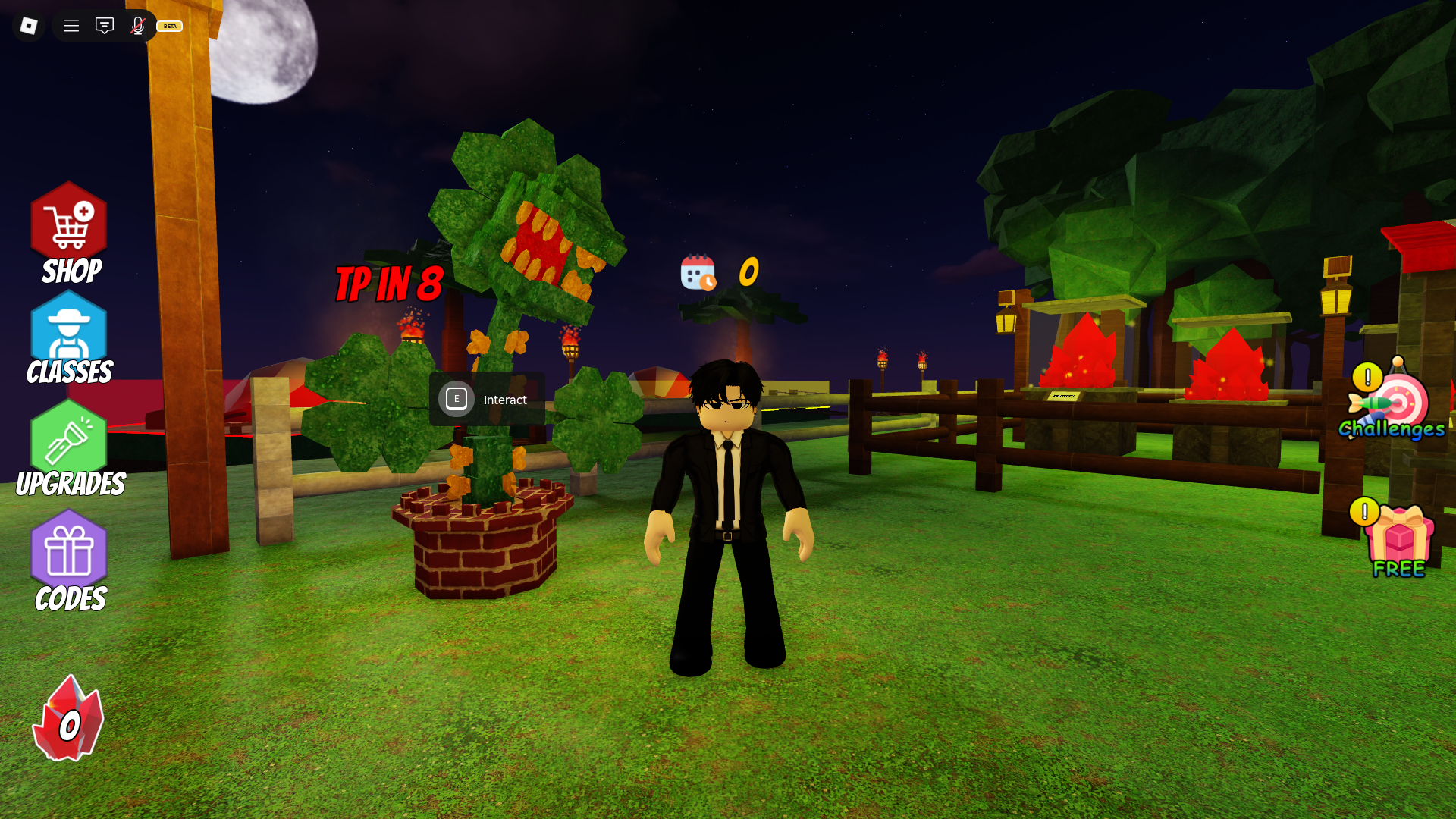1456x819 pixels.
Task: Open the Roblox hamburger menu
Action: [71, 25]
